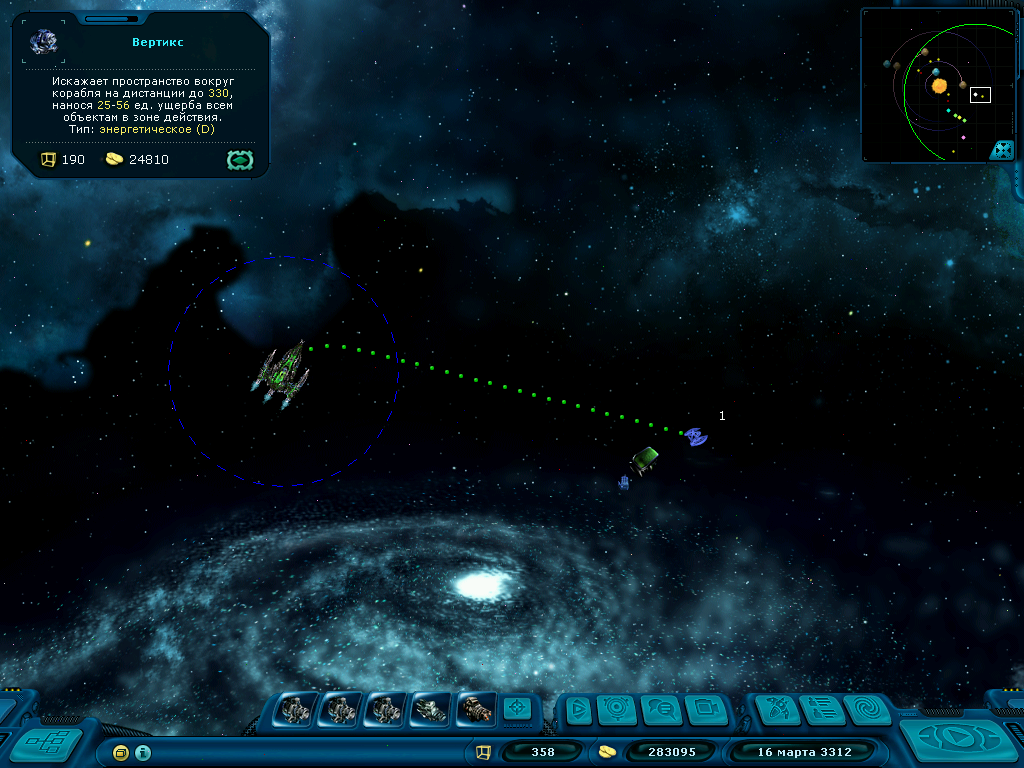
Task: Click the green icon in Вертикс panel
Action: (240, 159)
